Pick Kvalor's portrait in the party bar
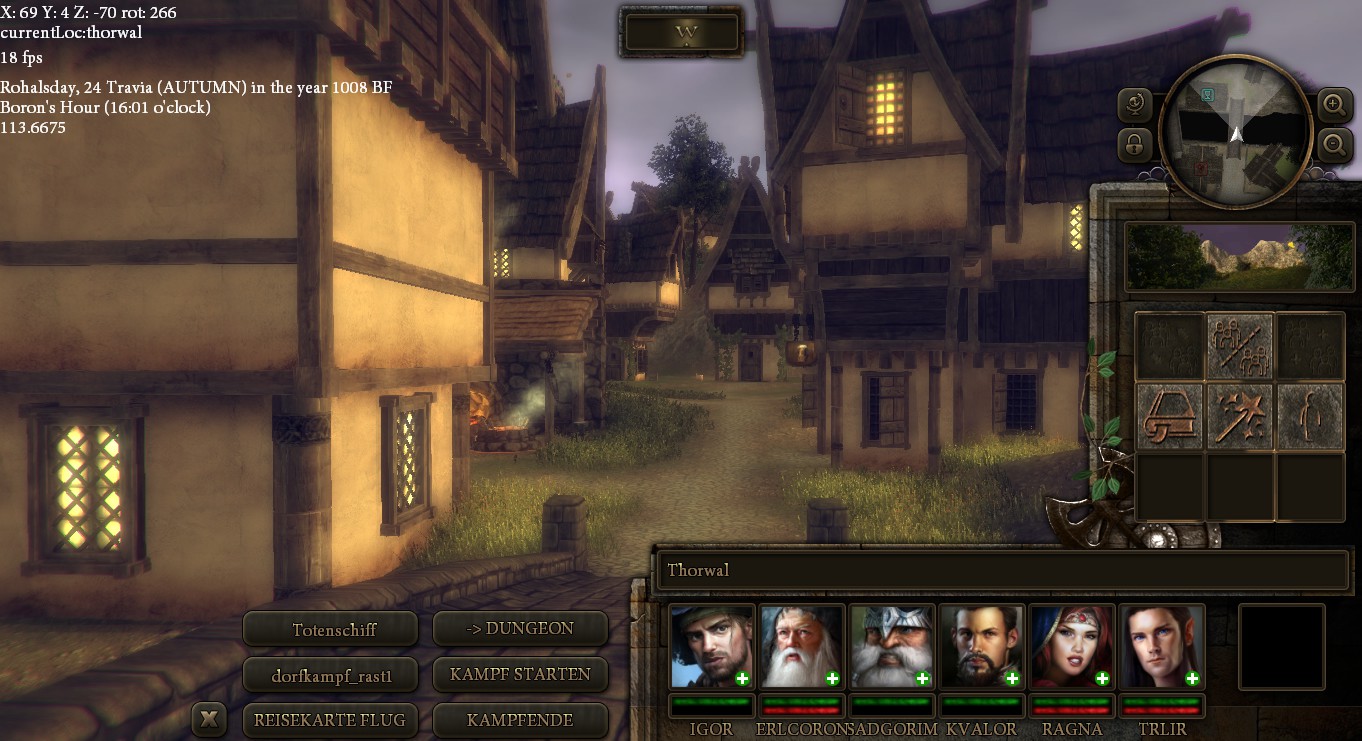The image size is (1362, 741). pos(982,646)
